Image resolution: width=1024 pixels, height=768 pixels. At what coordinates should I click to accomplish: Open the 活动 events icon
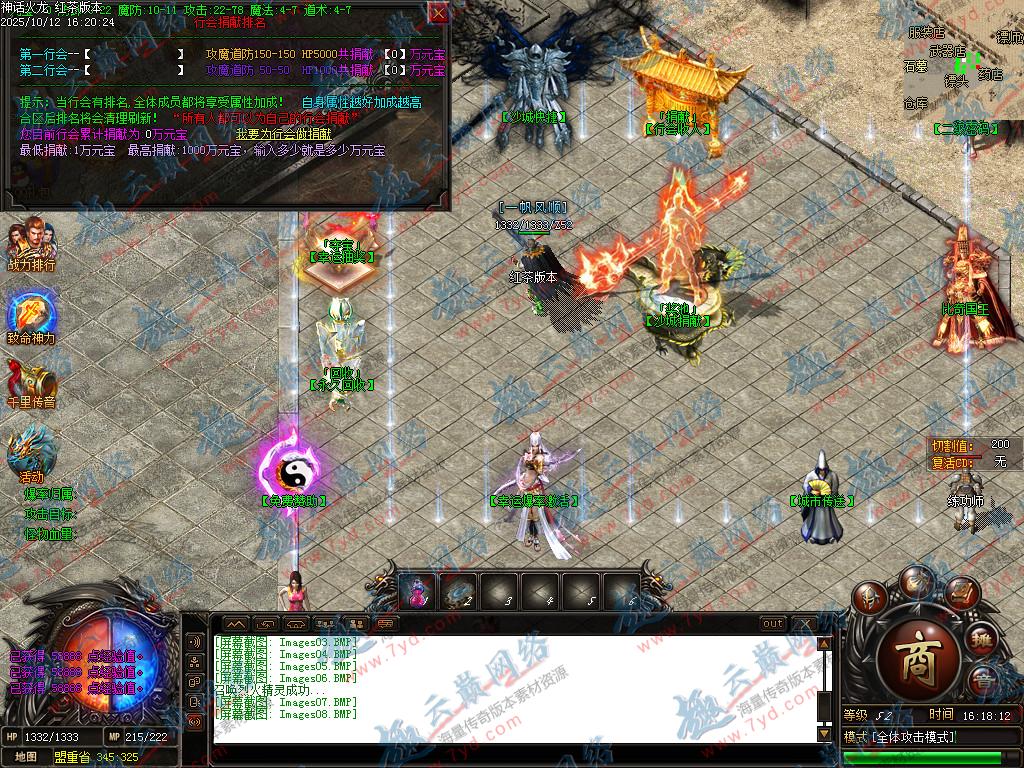[x=31, y=457]
